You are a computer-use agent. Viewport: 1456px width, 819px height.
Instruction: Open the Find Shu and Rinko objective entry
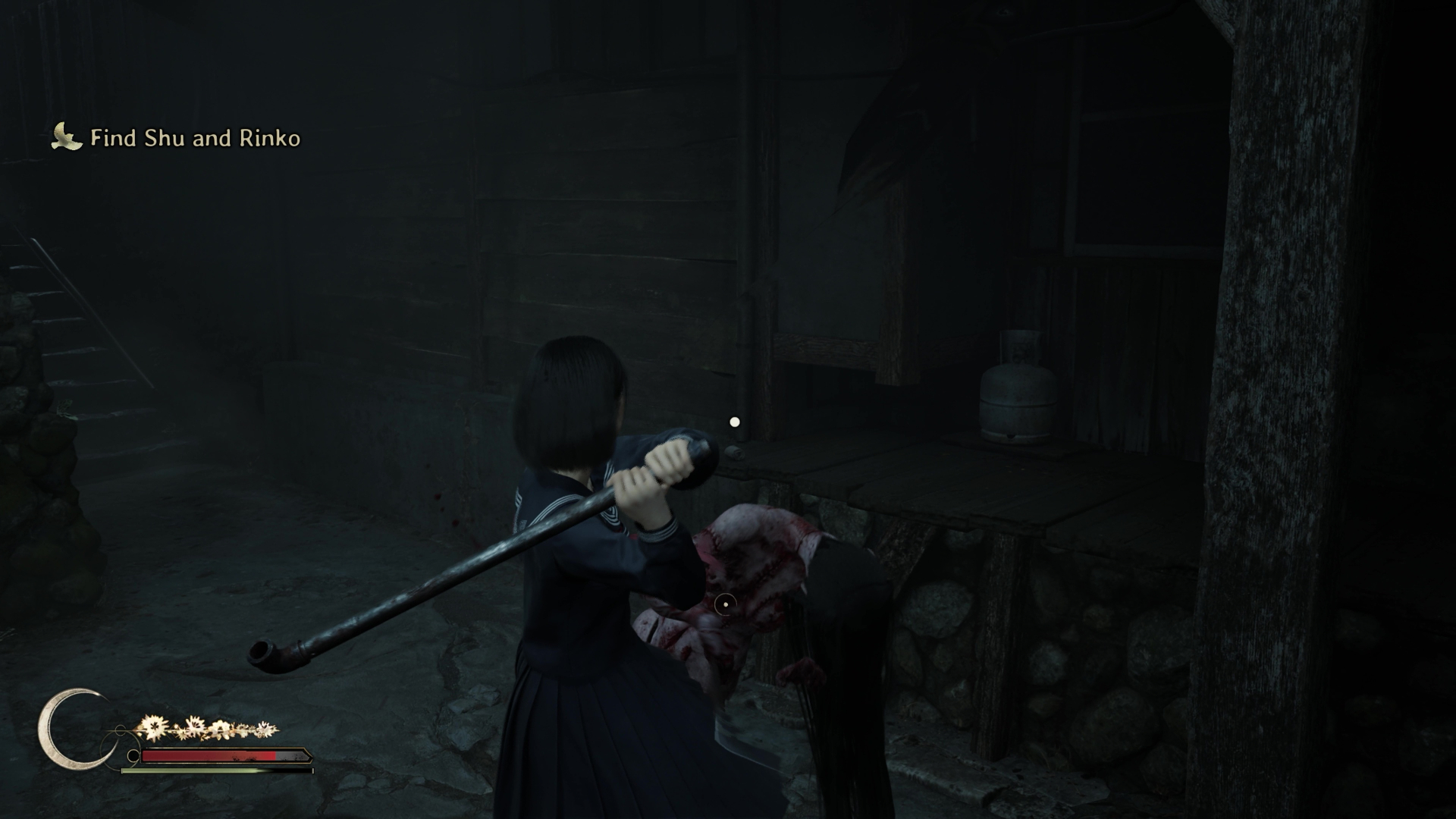196,139
